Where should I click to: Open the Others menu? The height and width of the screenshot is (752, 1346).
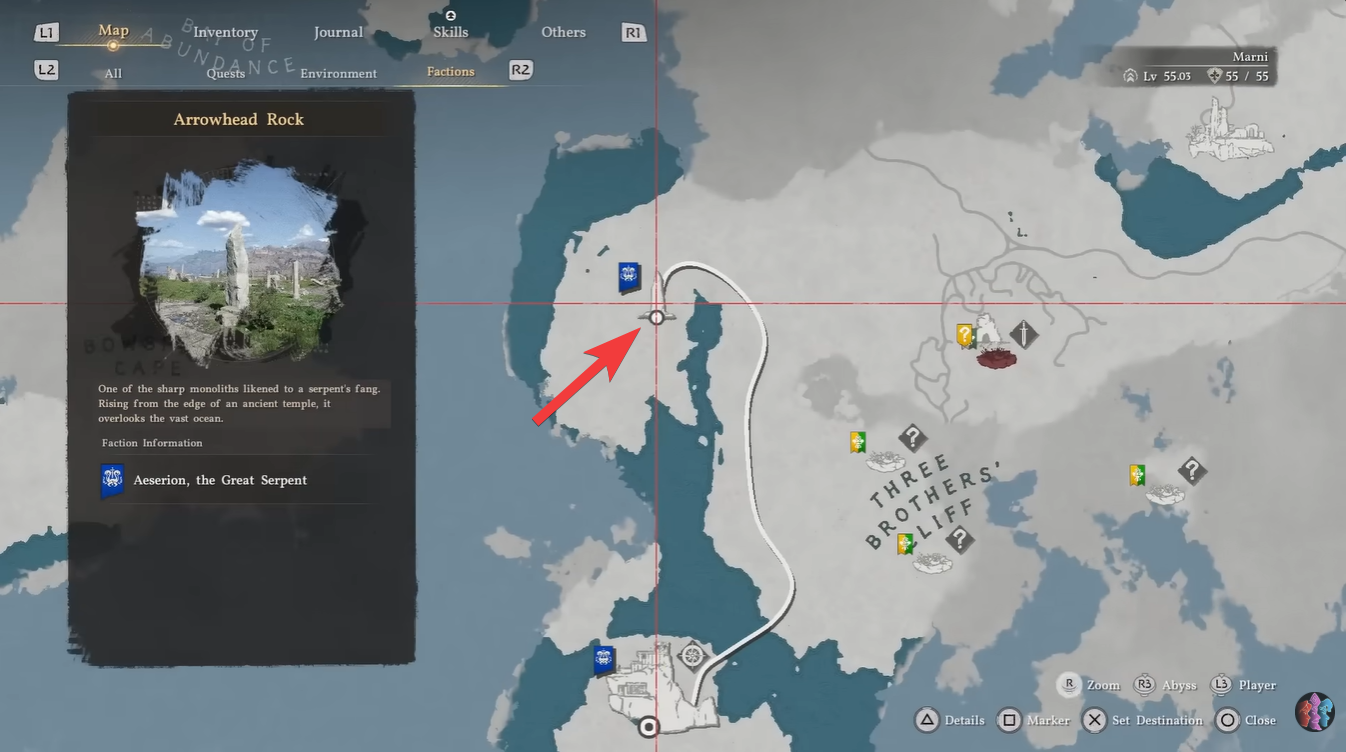point(563,32)
